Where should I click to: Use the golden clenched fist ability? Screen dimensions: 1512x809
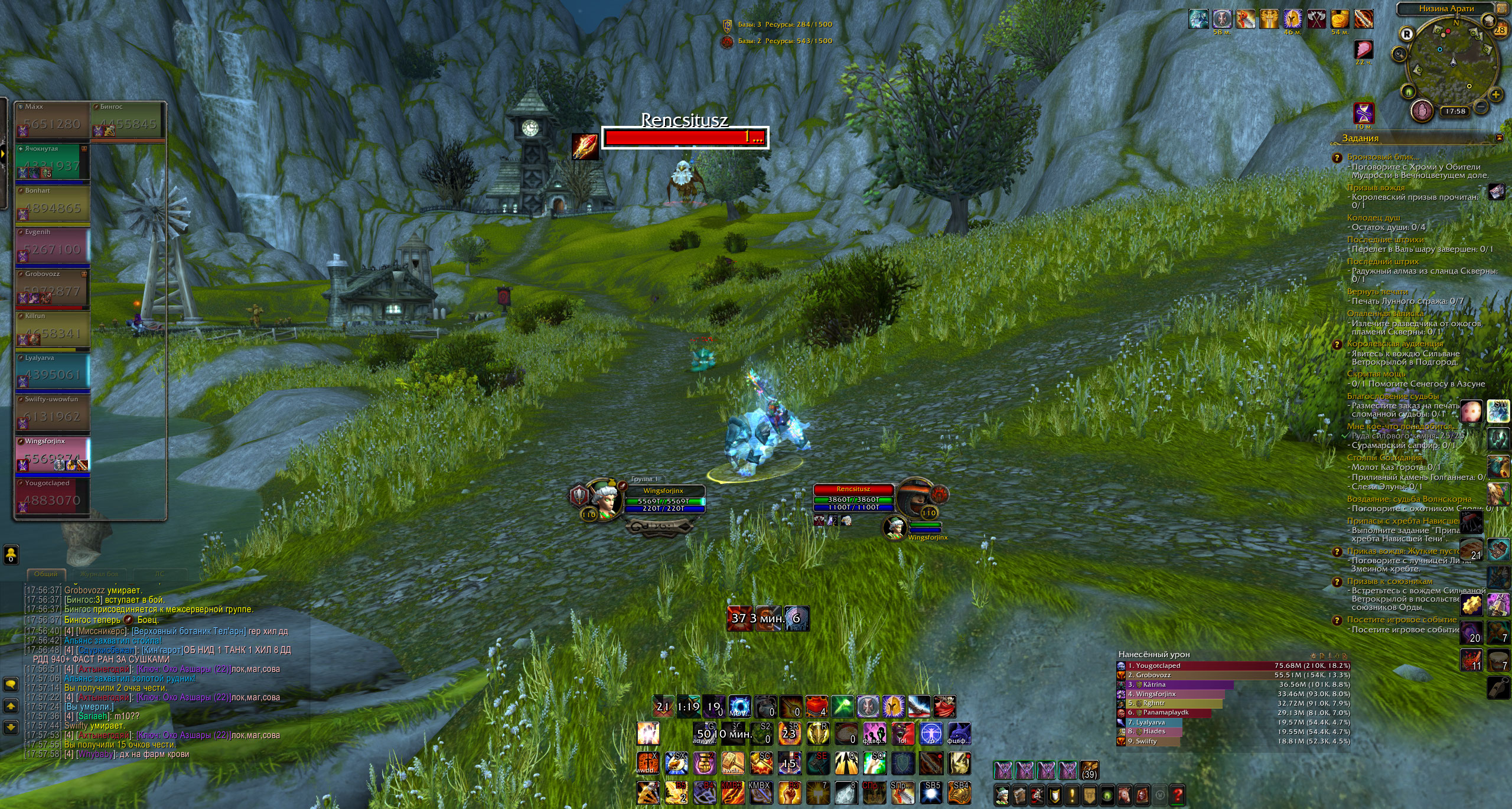coord(703,763)
